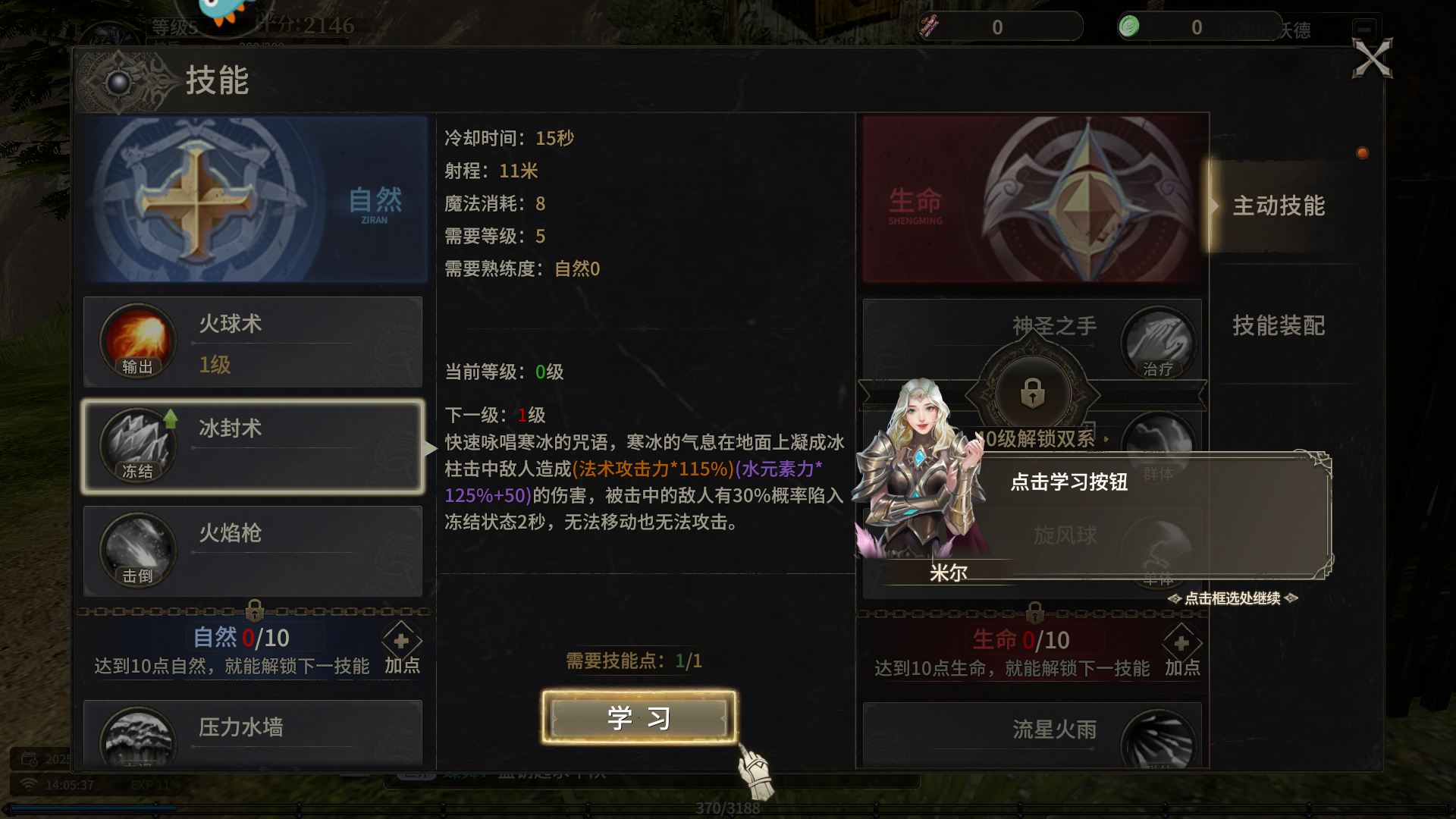
Task: Click the orb emblem beside the 技能 title
Action: [x=119, y=82]
